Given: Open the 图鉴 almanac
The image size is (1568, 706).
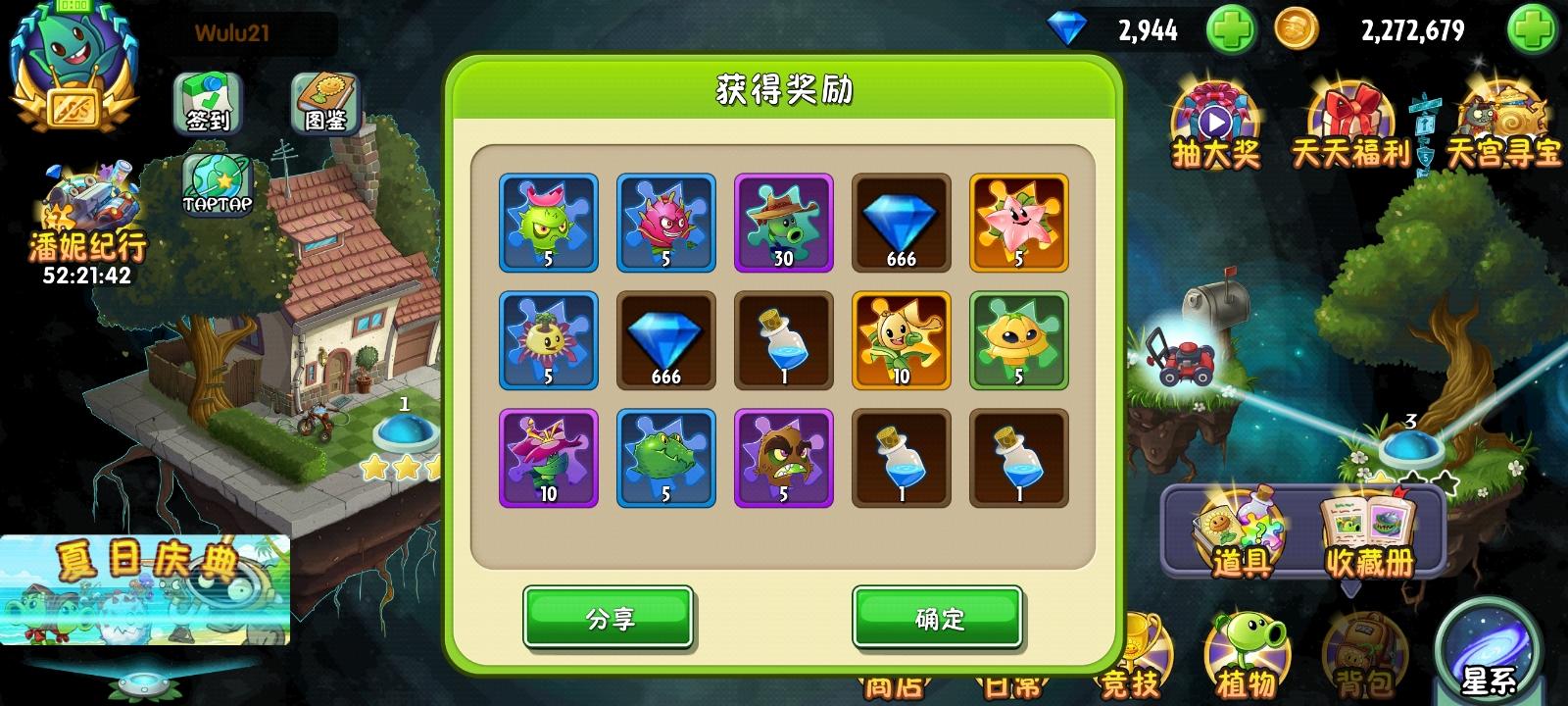Looking at the screenshot, I should coord(323,101).
